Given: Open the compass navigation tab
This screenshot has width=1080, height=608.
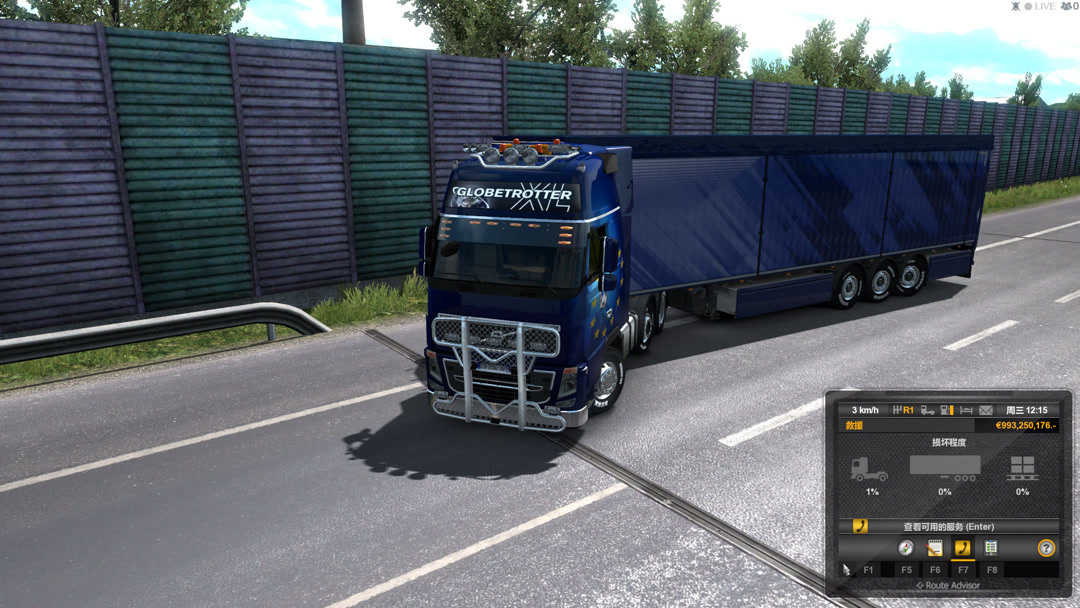Looking at the screenshot, I should pyautogui.click(x=906, y=548).
